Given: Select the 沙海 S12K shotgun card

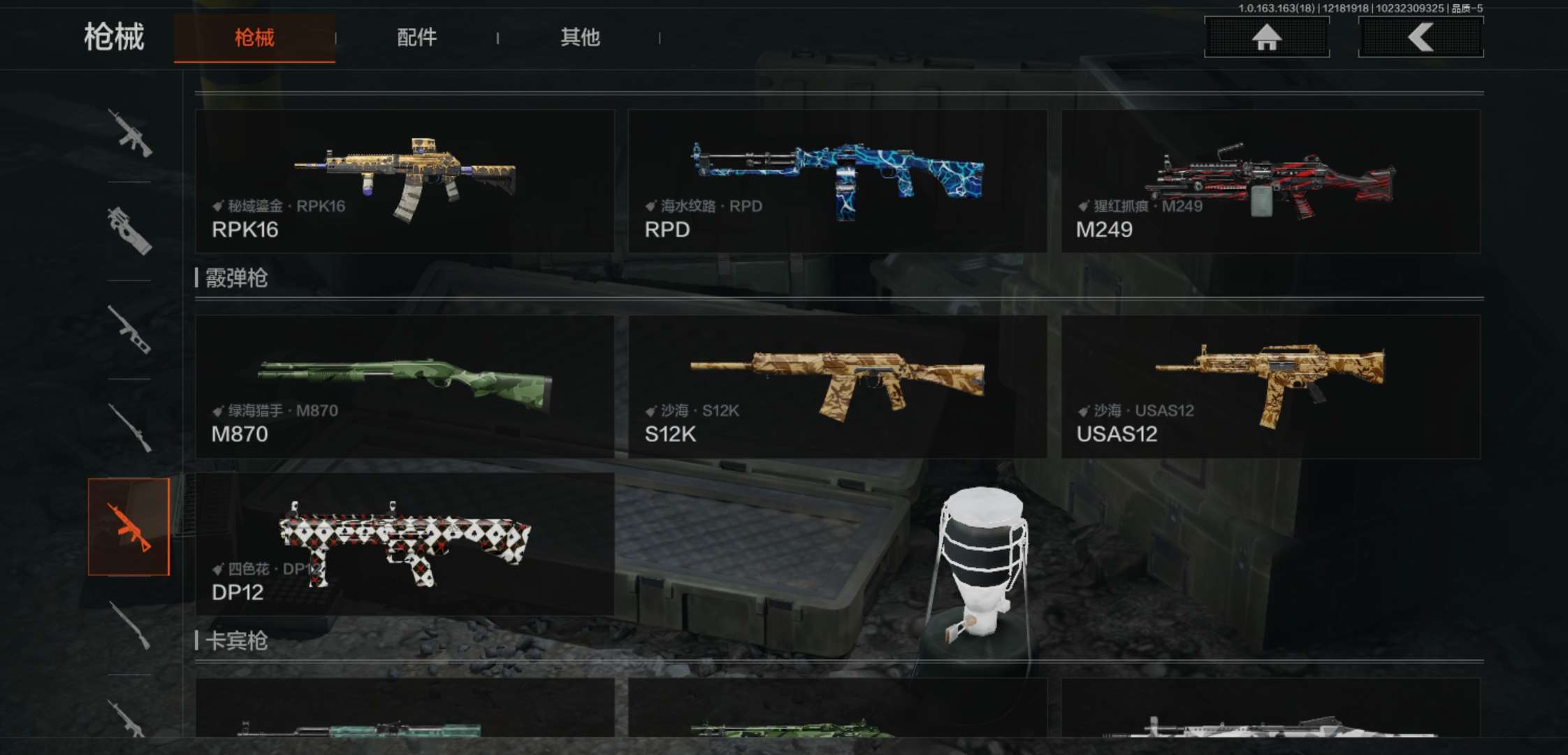Looking at the screenshot, I should (837, 387).
